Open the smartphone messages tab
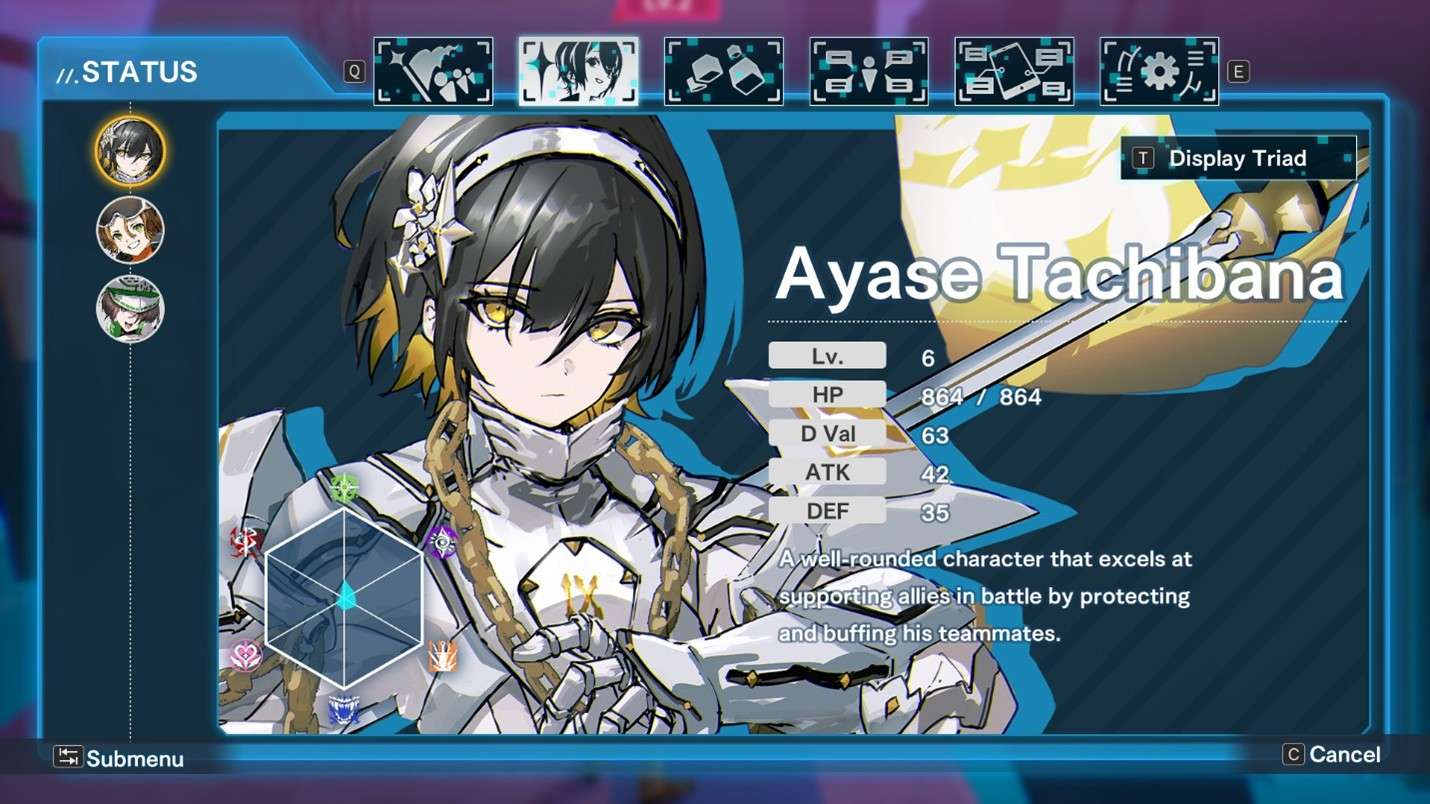Viewport: 1430px width, 804px height. (1013, 71)
